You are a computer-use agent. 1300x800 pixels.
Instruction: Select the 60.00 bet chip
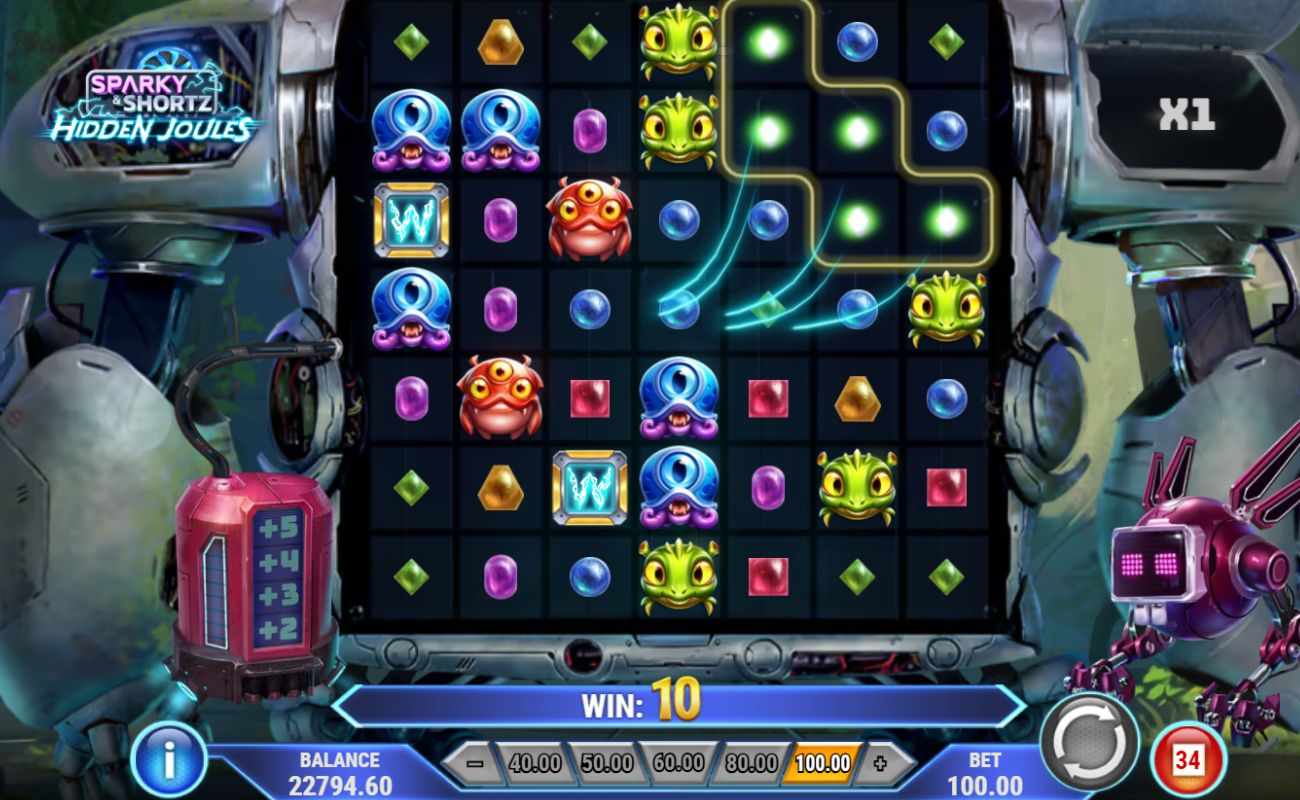point(679,761)
